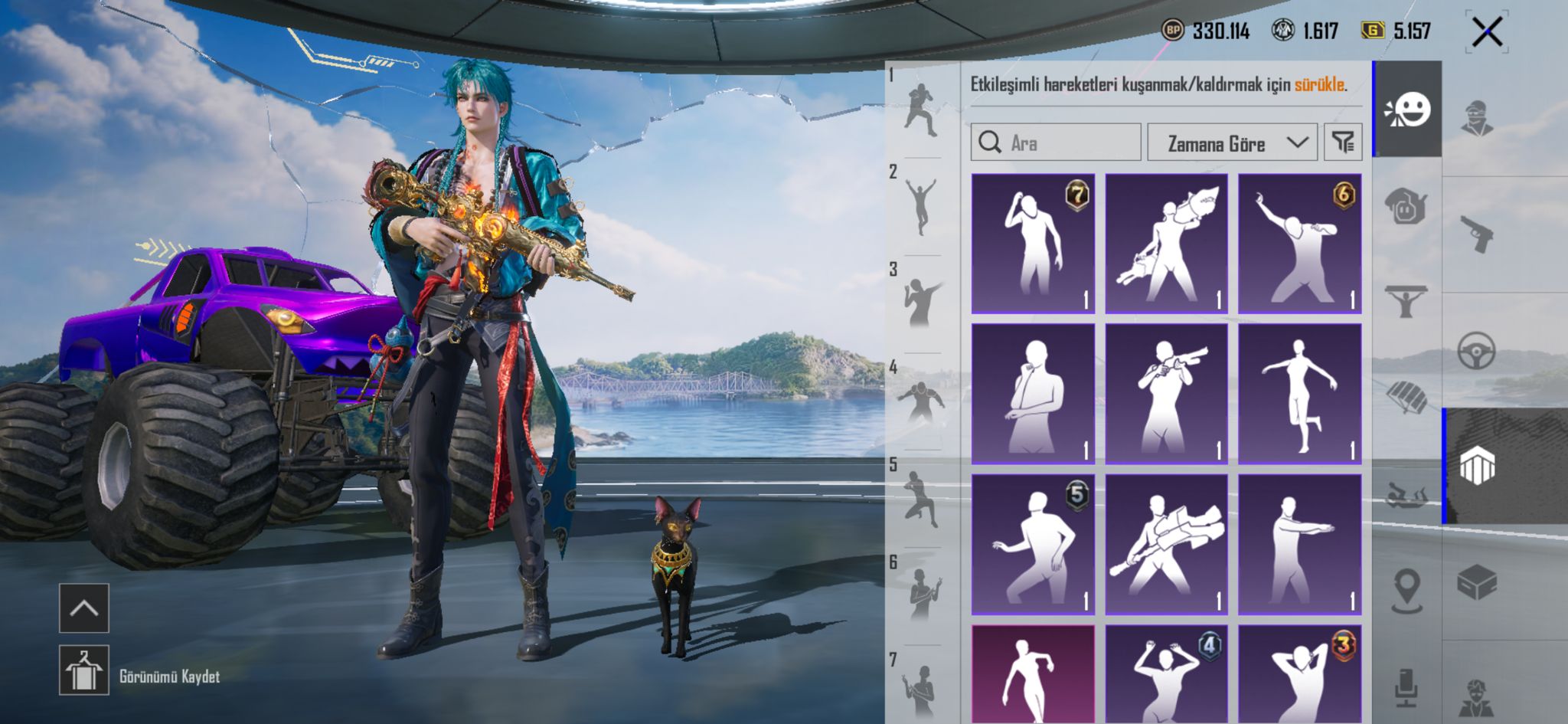The width and height of the screenshot is (1568, 724).
Task: Choose the pink-background emote tile
Action: coord(1033,674)
